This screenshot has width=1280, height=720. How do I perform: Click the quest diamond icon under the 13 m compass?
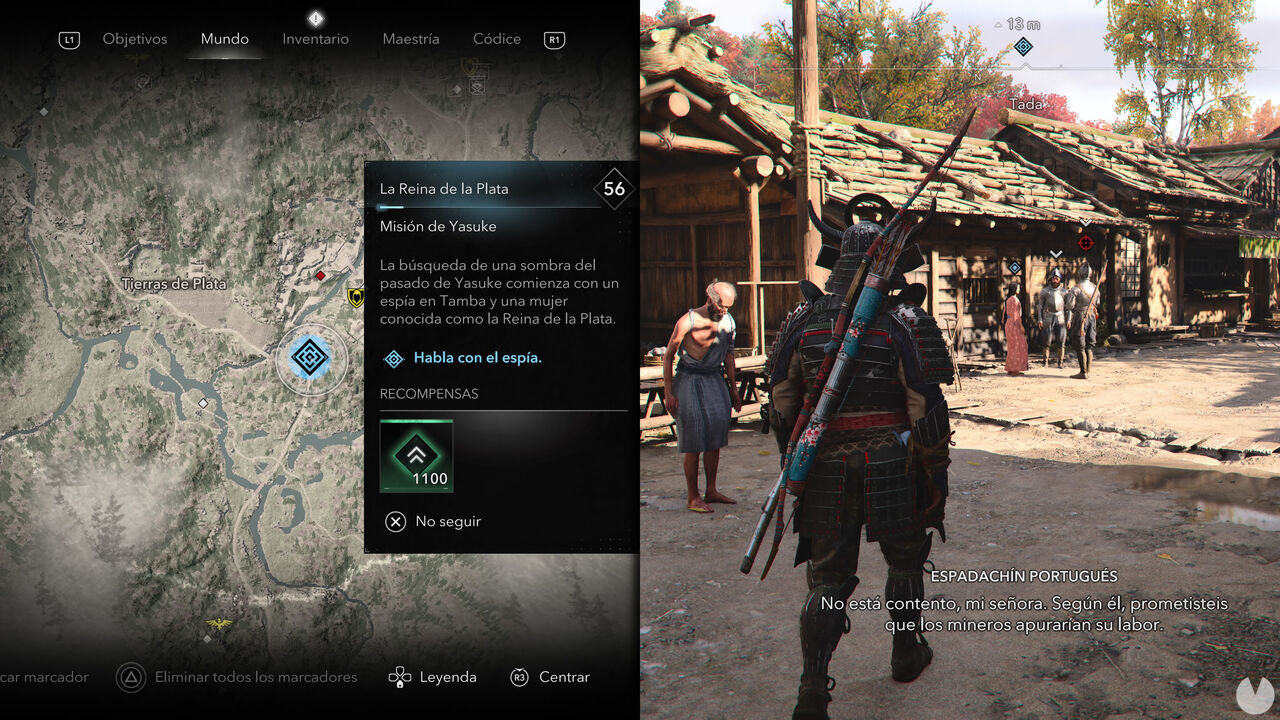pos(1023,46)
